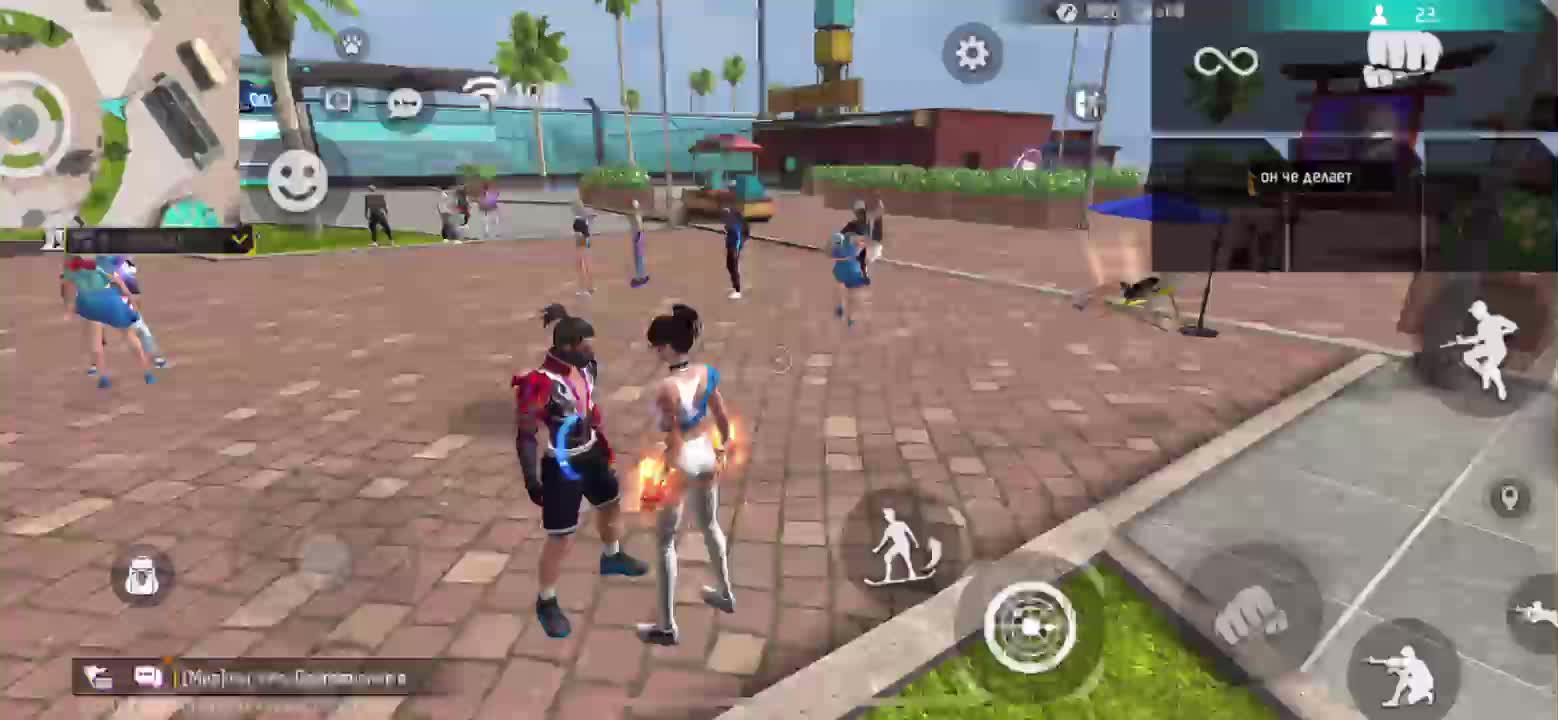This screenshot has height=720, width=1558.
Task: Tap the exit door icon
Action: (x=1088, y=103)
